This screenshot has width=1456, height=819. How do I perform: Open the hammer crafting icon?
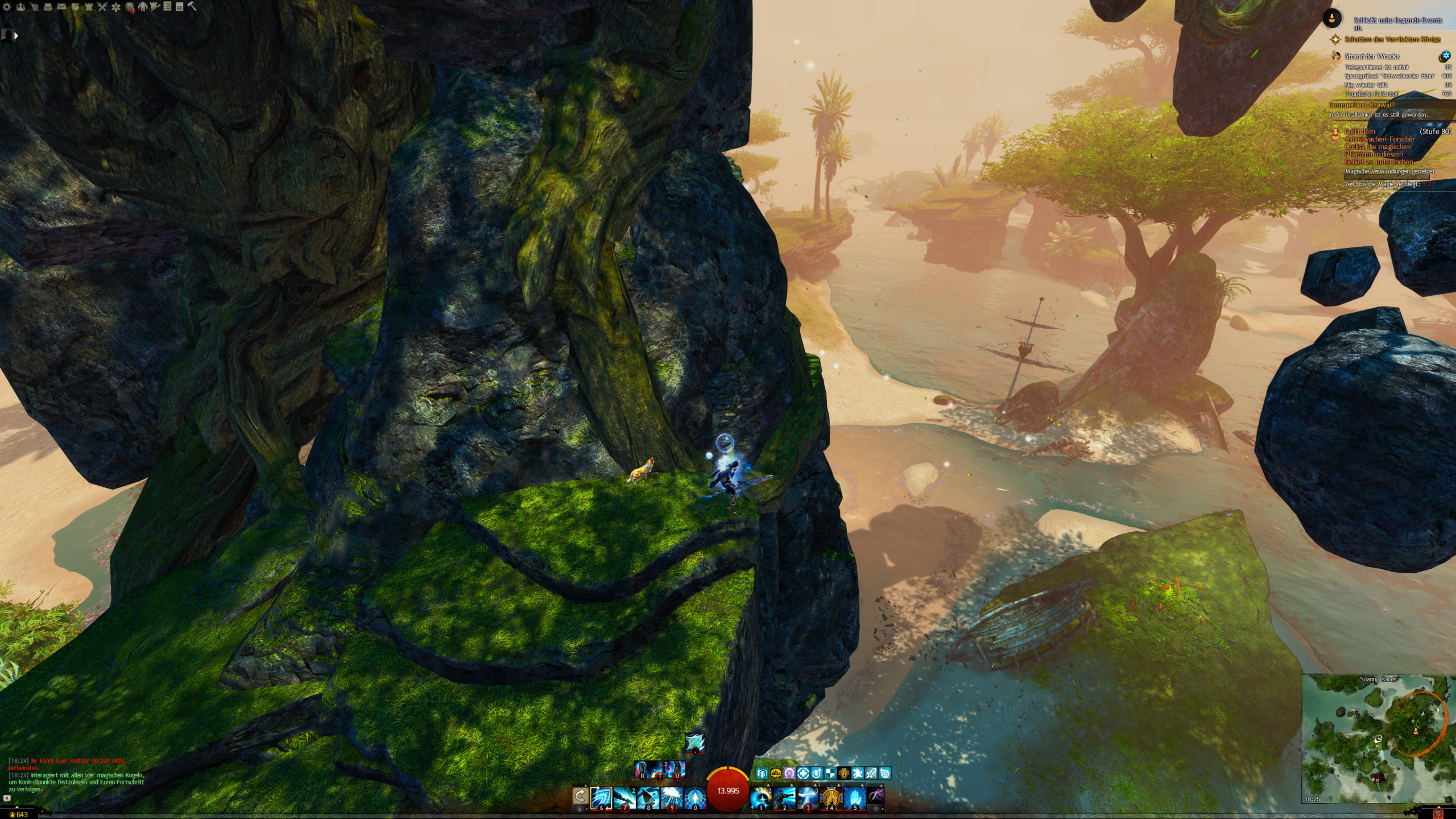(x=192, y=6)
